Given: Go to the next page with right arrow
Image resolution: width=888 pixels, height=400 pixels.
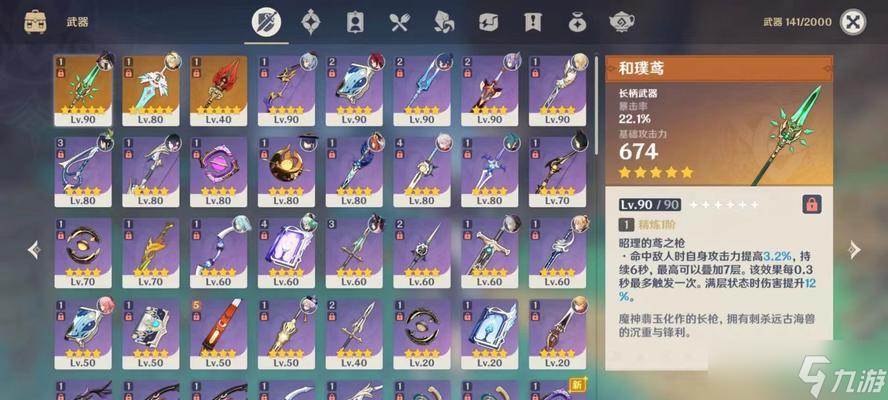Looking at the screenshot, I should [x=854, y=249].
